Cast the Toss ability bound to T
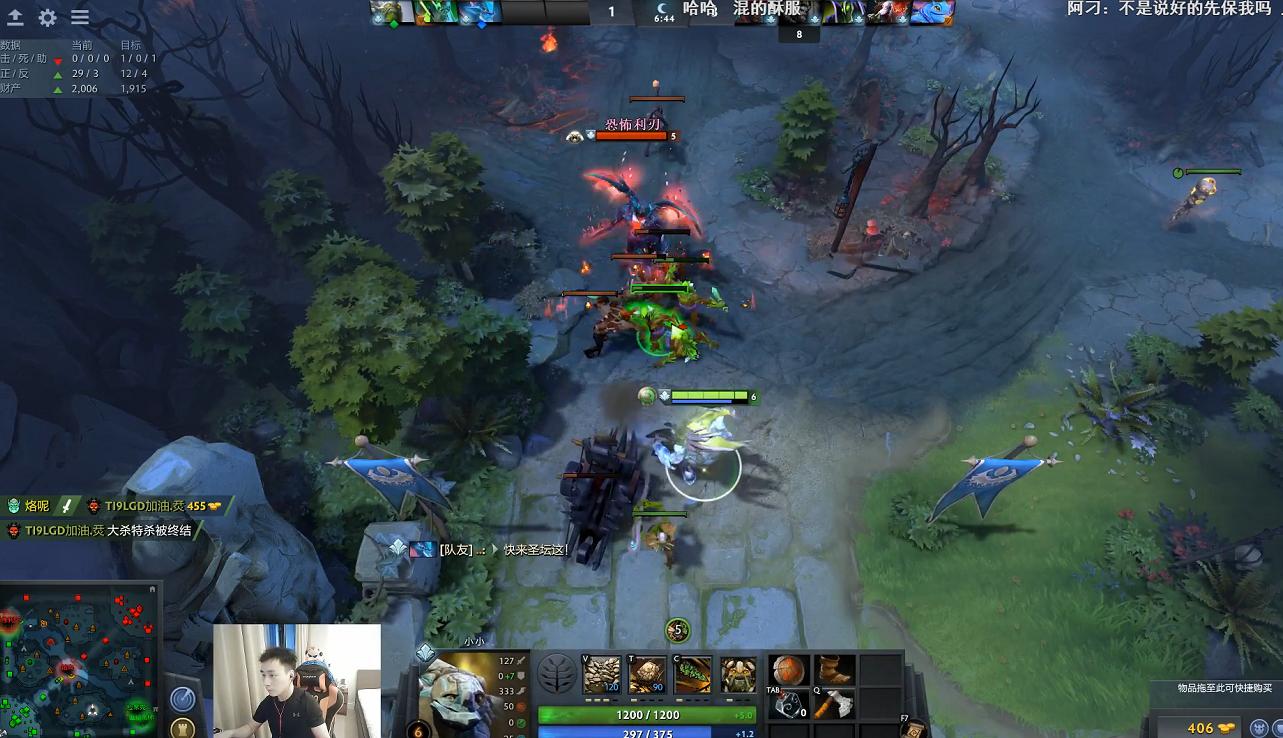The width and height of the screenshot is (1283, 738). pyautogui.click(x=647, y=672)
